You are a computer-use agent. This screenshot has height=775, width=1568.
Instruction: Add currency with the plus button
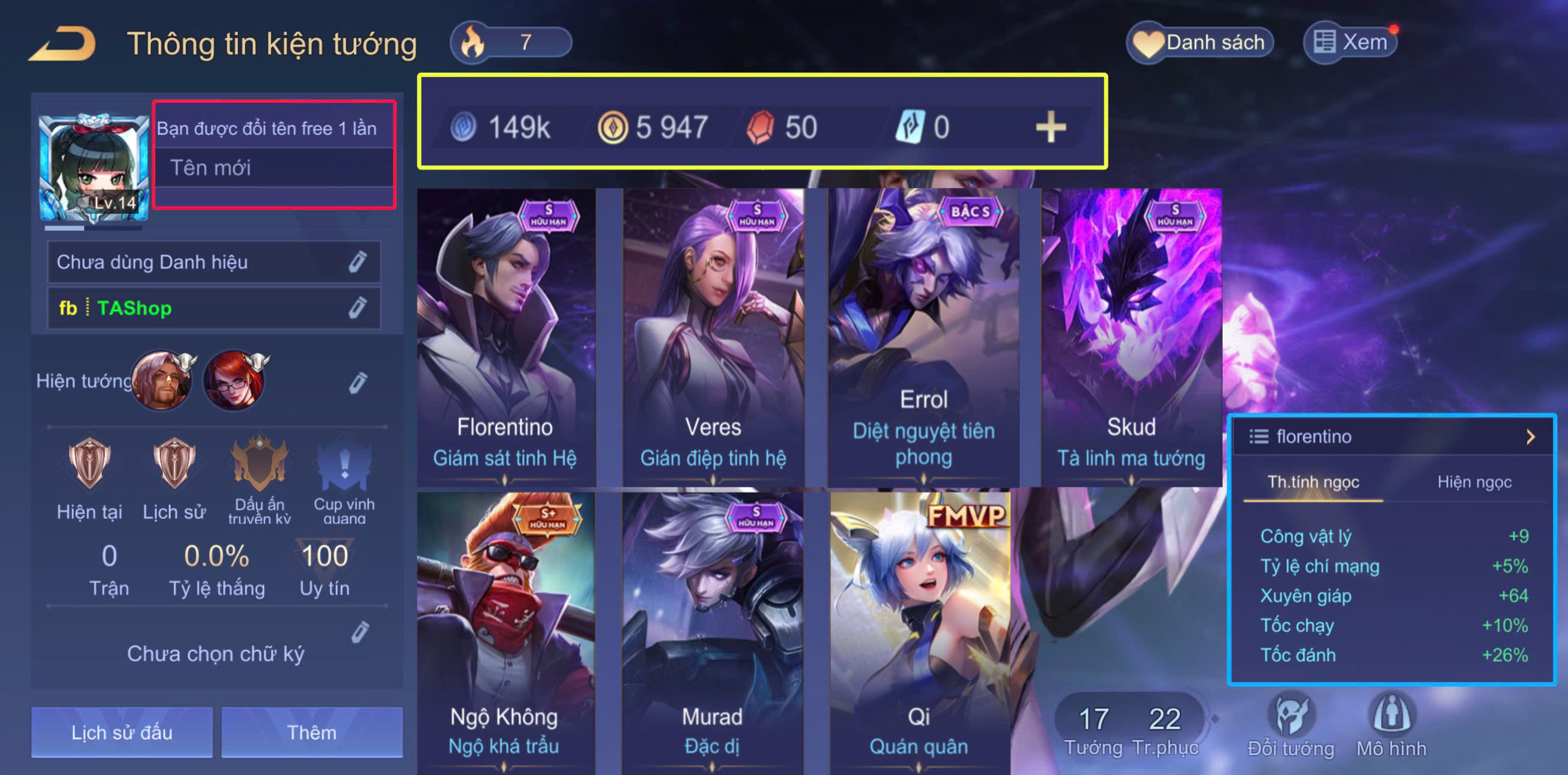tap(1051, 128)
